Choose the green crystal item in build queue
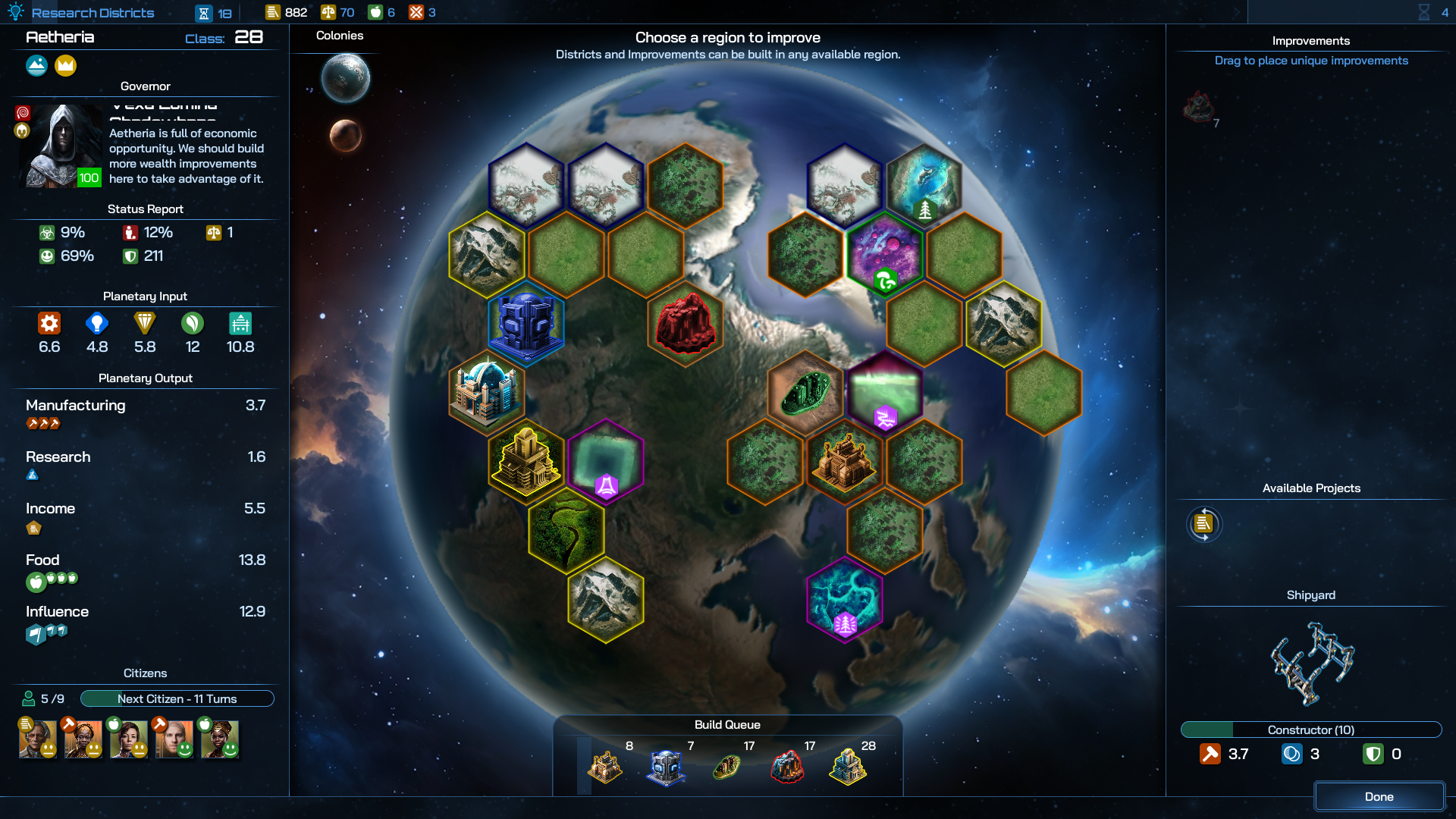The image size is (1456, 819). point(726,767)
